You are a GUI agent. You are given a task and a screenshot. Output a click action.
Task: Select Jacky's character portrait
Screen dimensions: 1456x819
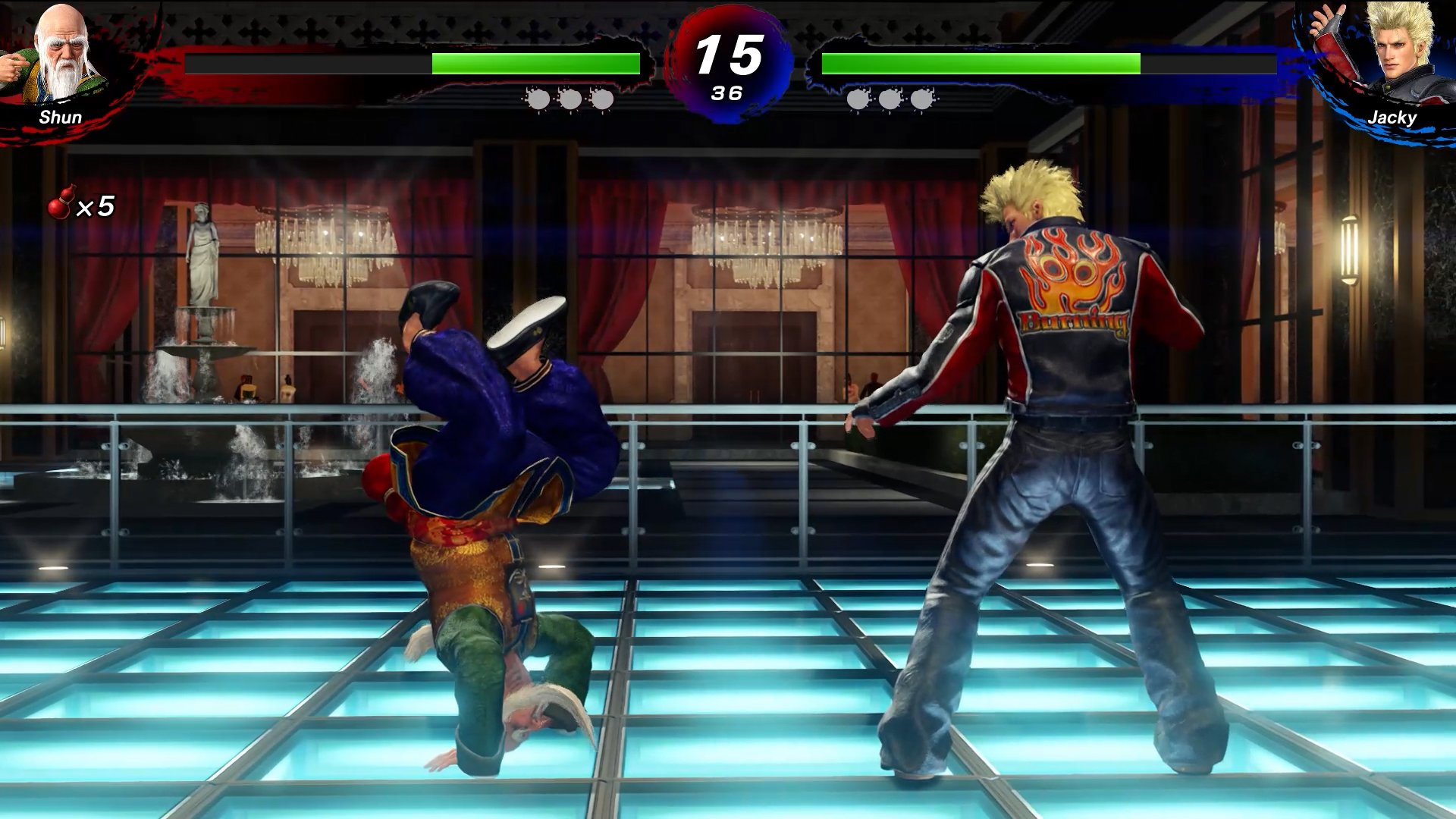tap(1394, 53)
